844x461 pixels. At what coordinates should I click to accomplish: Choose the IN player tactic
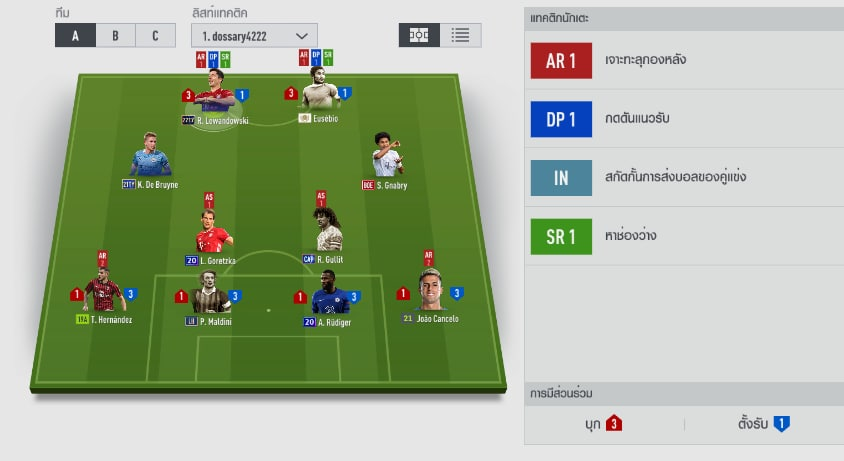[x=561, y=178]
